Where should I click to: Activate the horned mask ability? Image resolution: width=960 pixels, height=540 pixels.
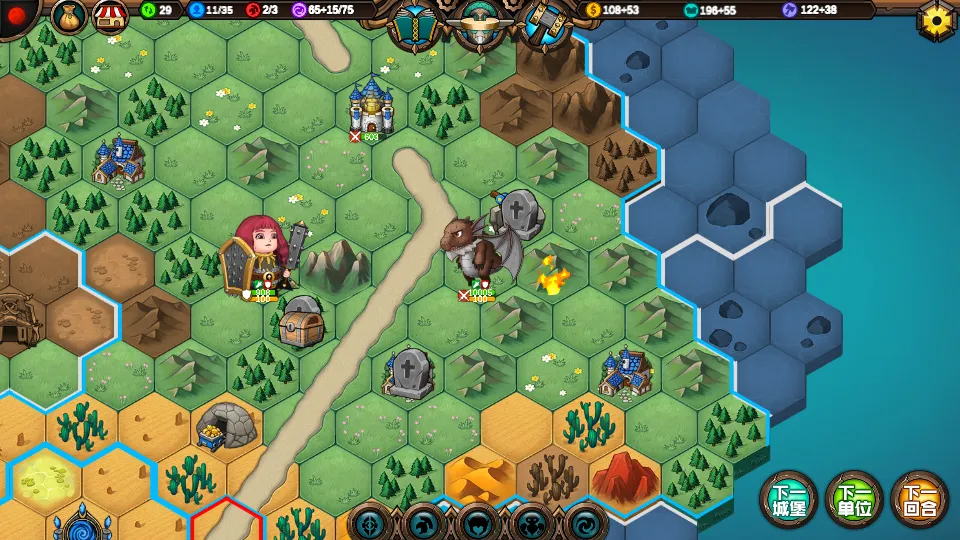477,523
